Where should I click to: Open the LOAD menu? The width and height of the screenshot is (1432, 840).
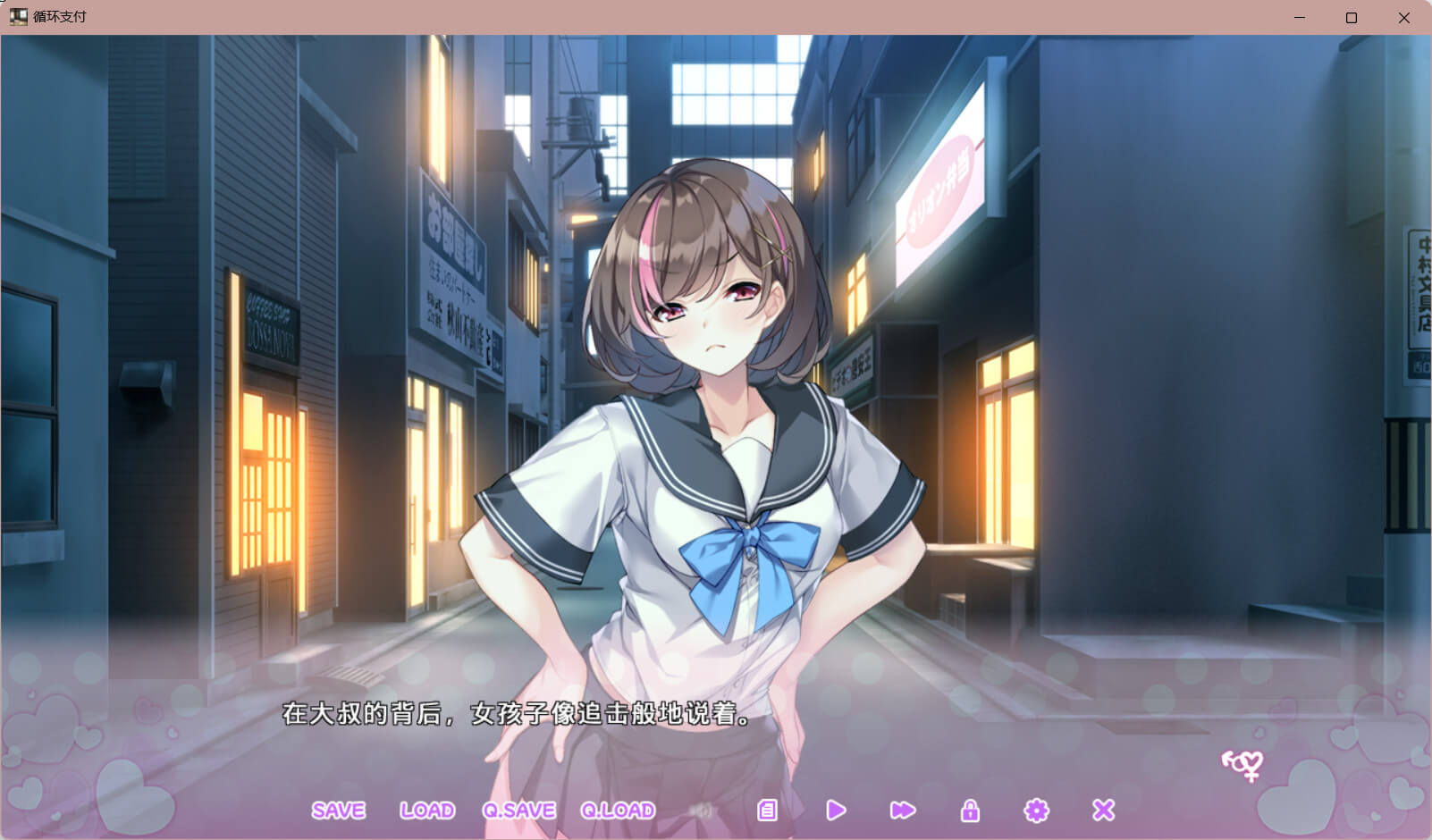pos(427,811)
